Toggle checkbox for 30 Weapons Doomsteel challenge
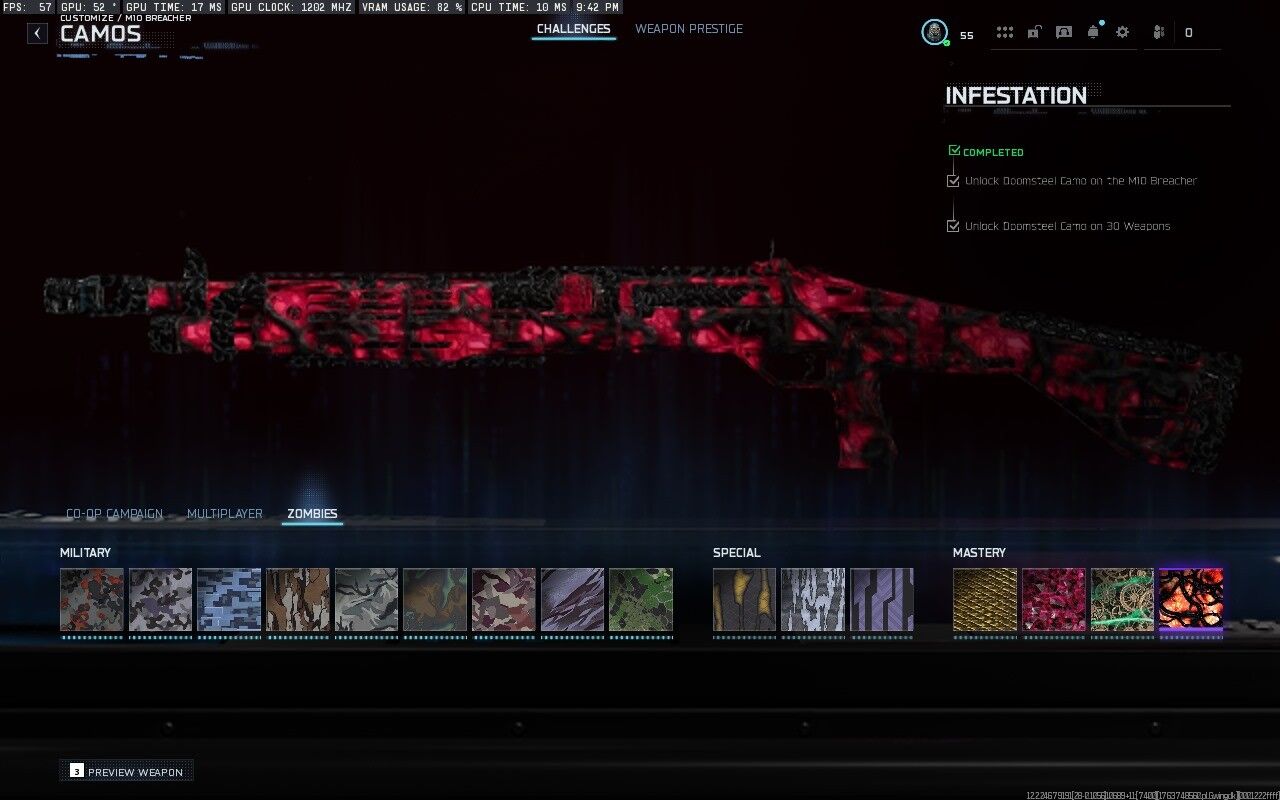 (953, 225)
